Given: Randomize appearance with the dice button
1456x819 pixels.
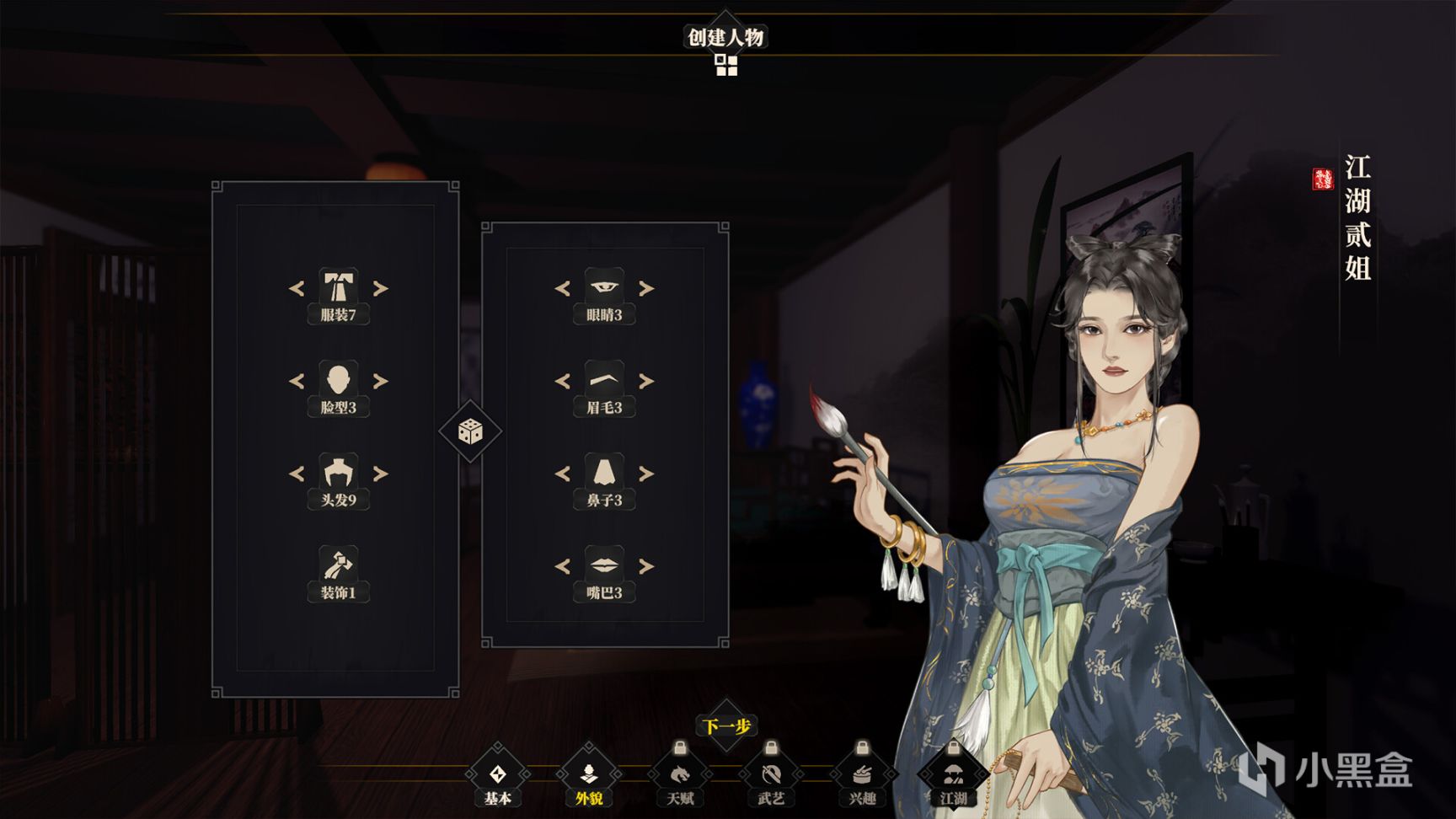Looking at the screenshot, I should tap(470, 431).
